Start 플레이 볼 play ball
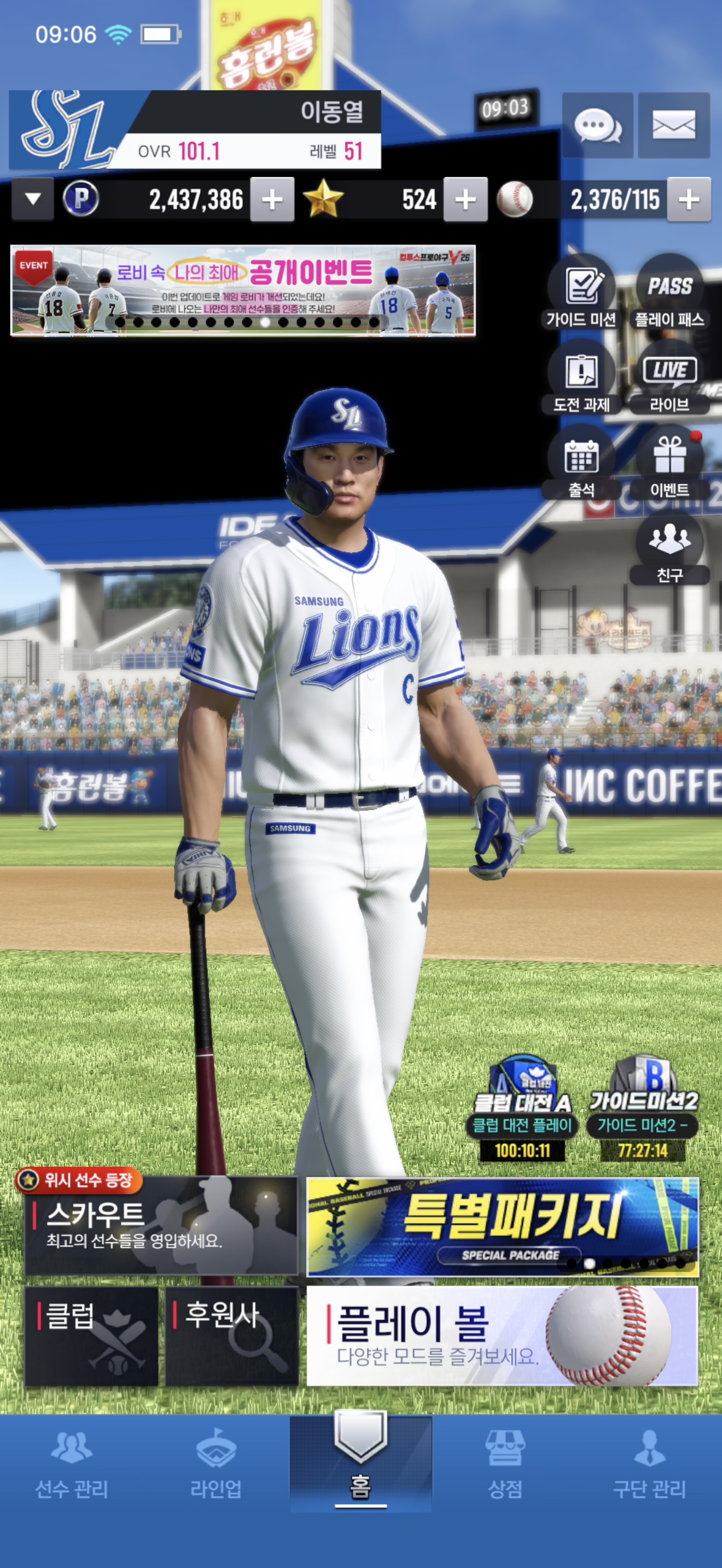The width and height of the screenshot is (722, 1568). tap(502, 1336)
